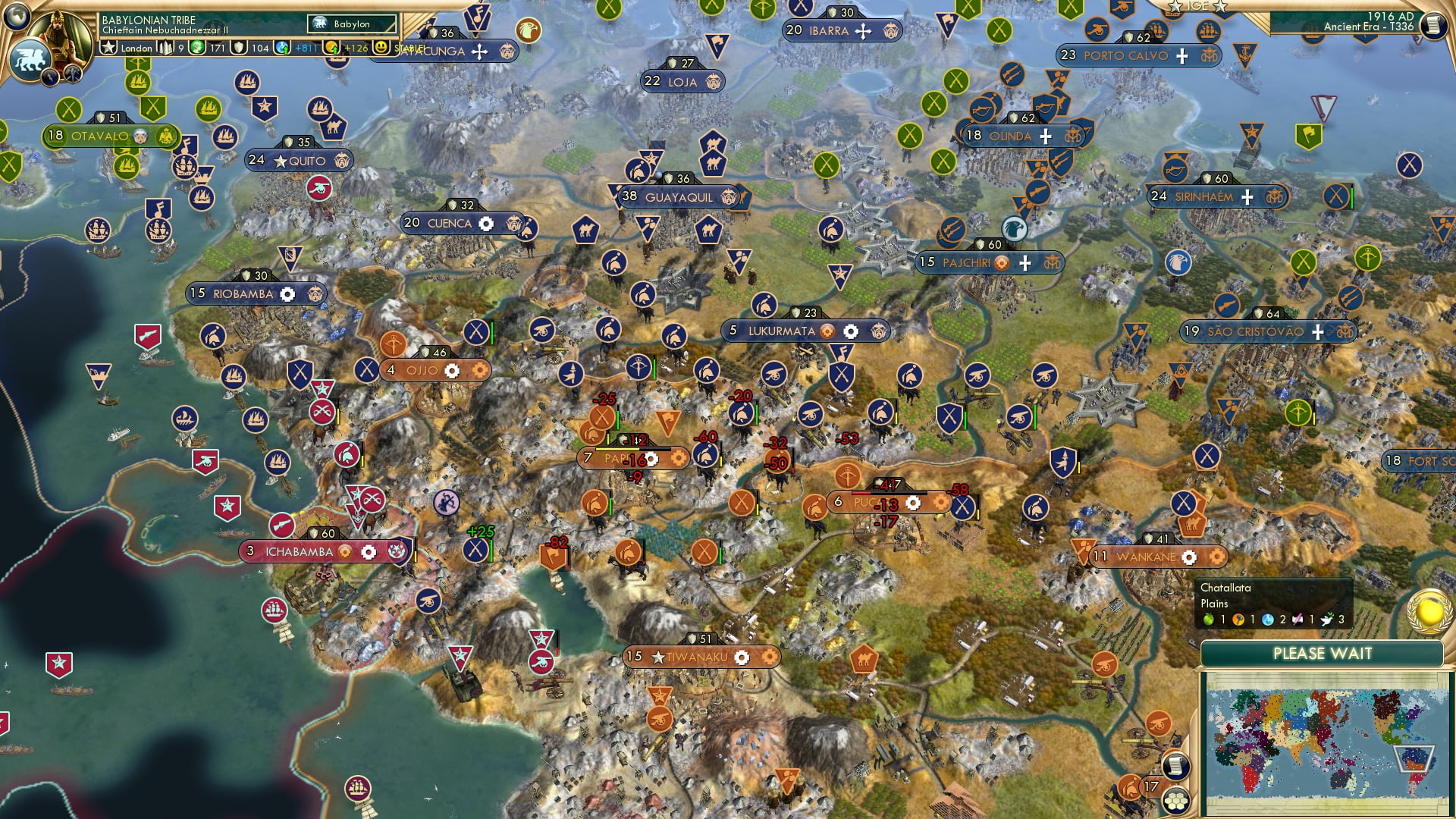Image resolution: width=1456 pixels, height=819 pixels.
Task: Open the Babylon civilization dropdown box
Action: (x=353, y=24)
